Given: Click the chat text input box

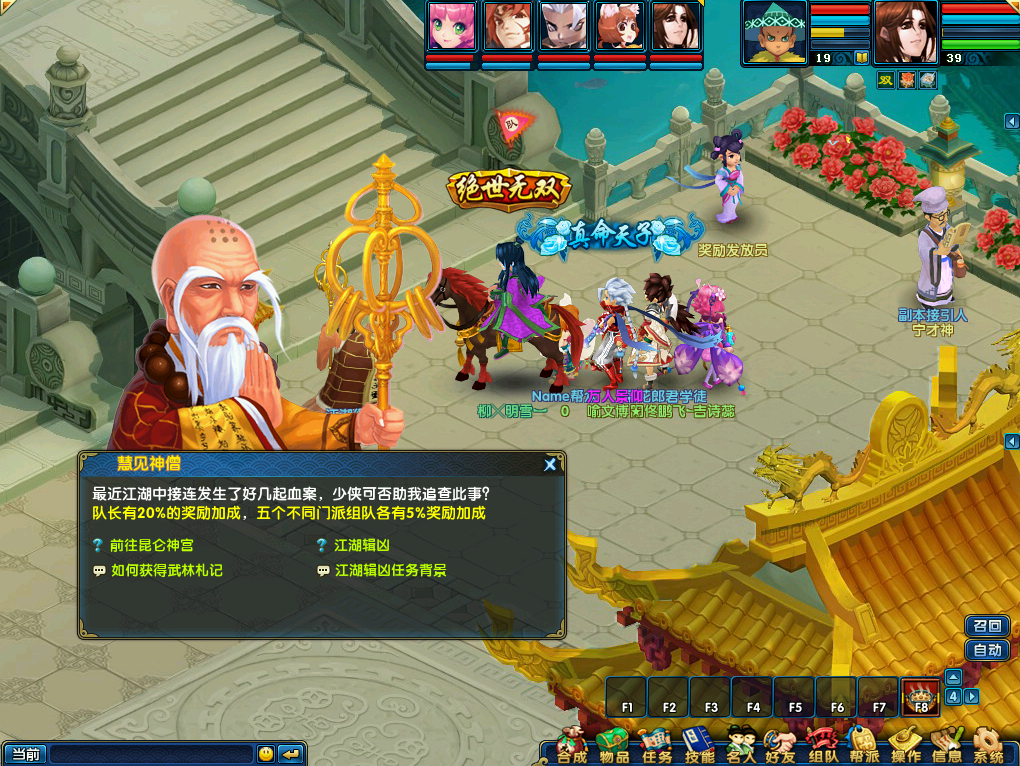Looking at the screenshot, I should coord(151,754).
